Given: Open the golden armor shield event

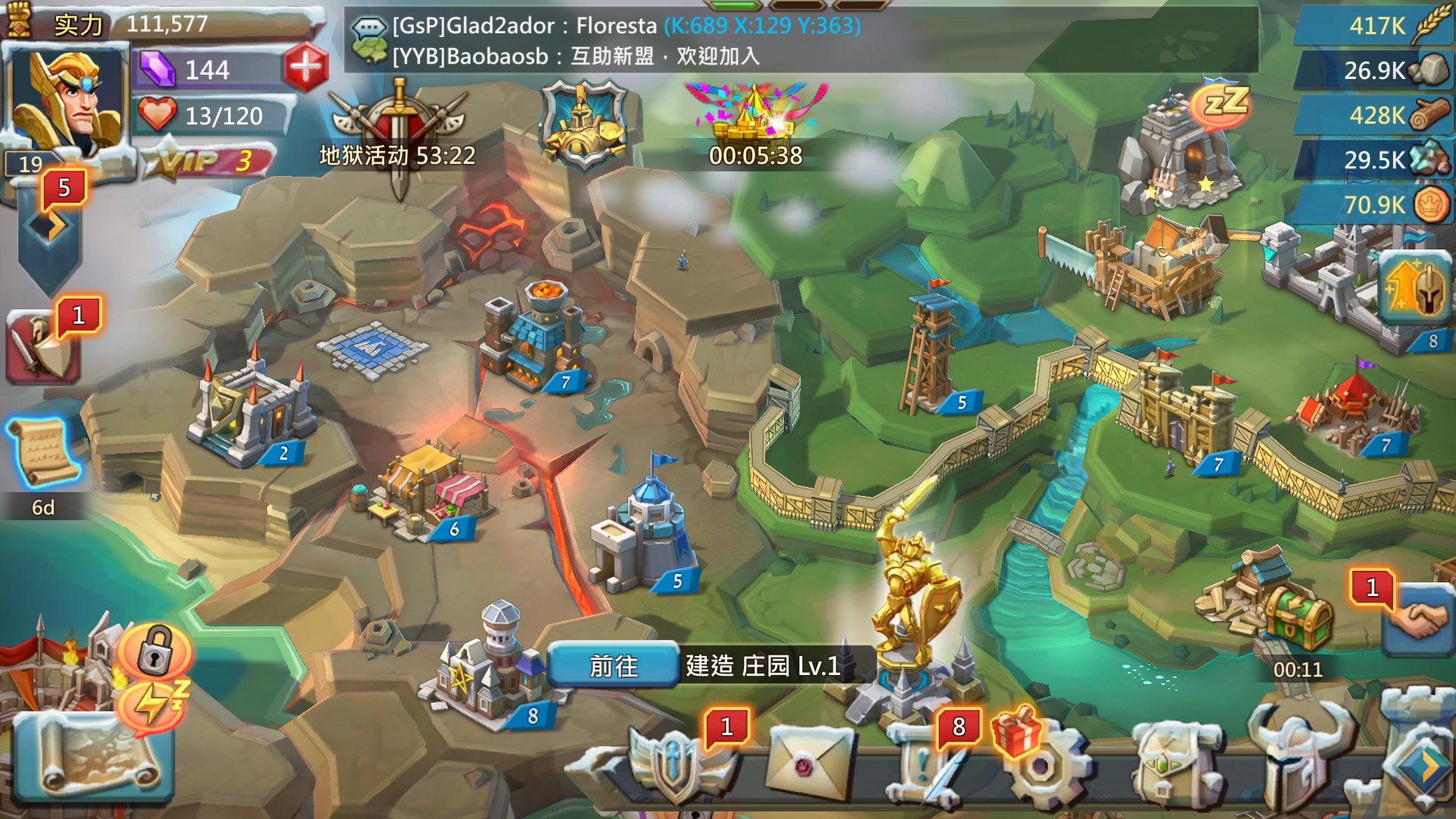Looking at the screenshot, I should [583, 124].
